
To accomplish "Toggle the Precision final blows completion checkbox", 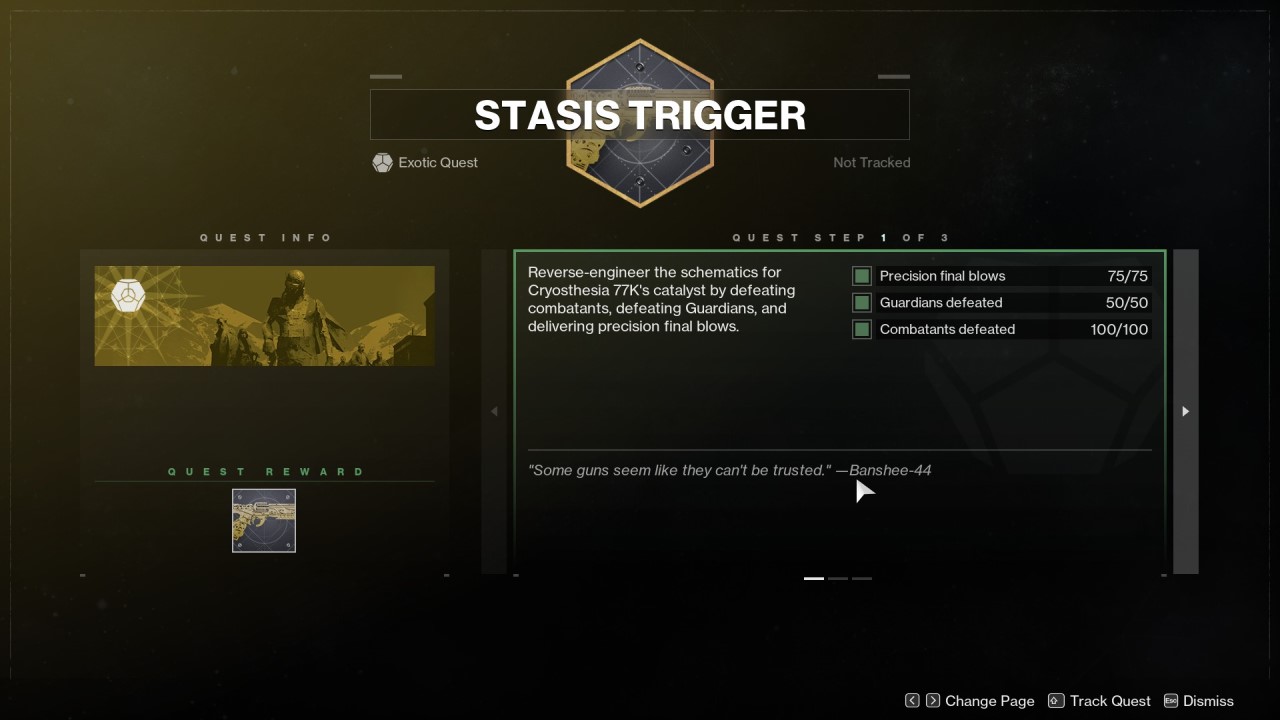I will [861, 276].
